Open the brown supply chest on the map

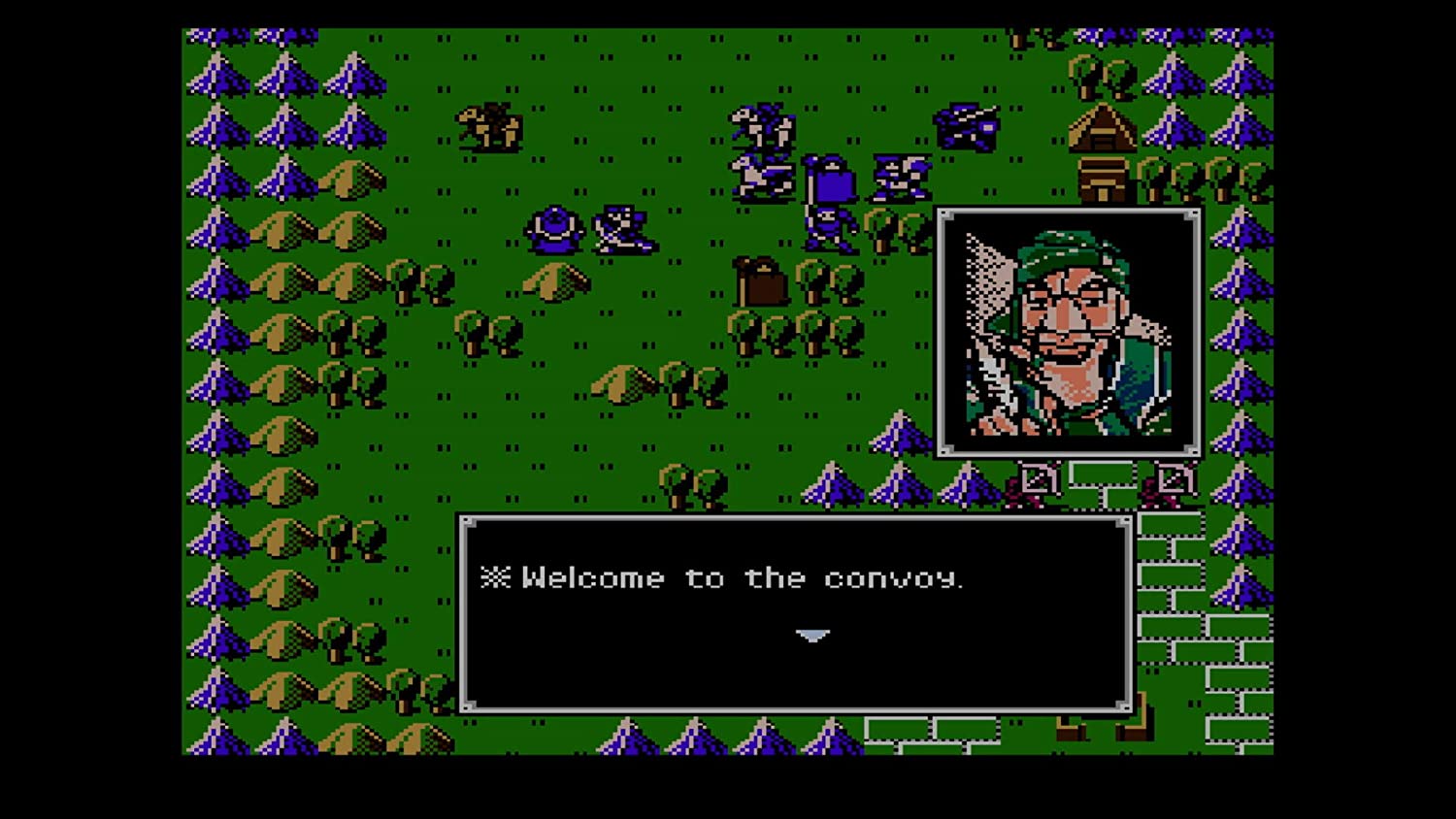pos(761,281)
